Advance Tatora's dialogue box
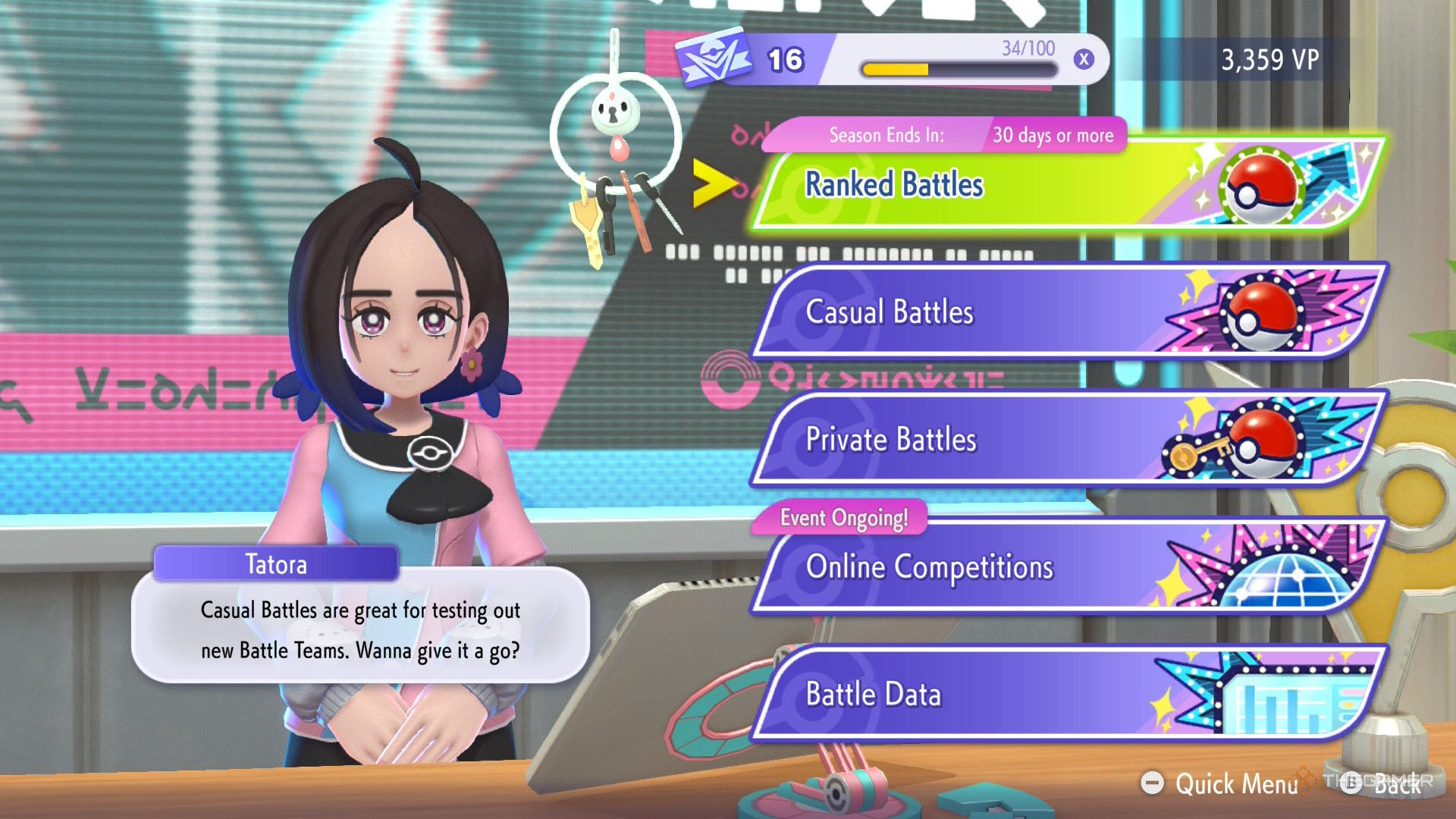Screen dimensions: 1456x819 [x=360, y=629]
